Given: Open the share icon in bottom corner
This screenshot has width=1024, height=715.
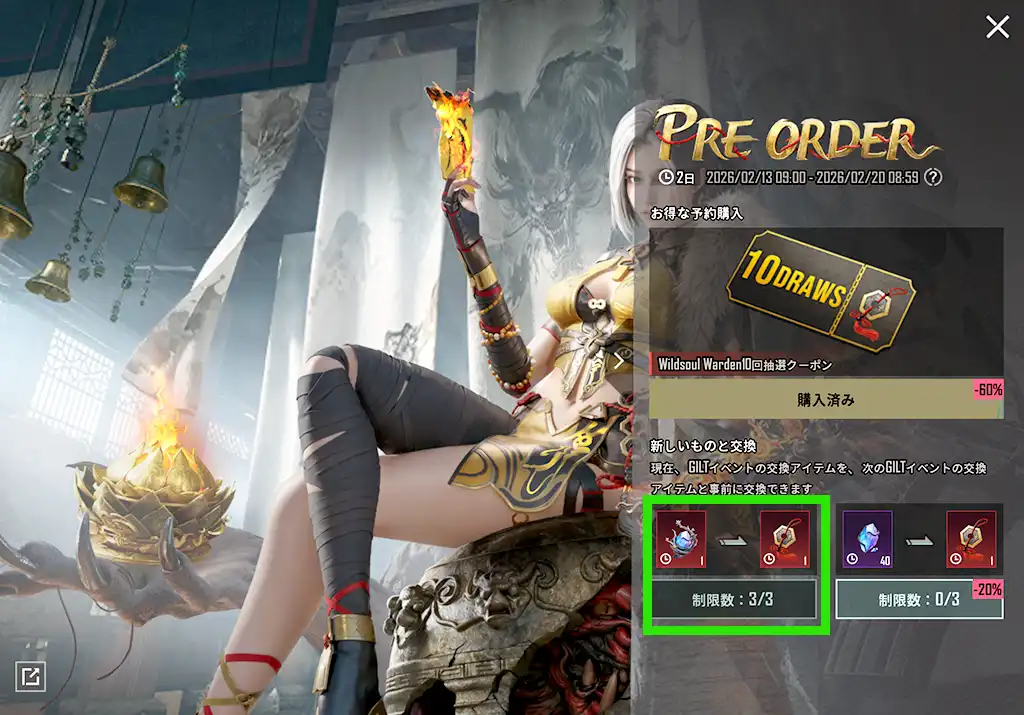Looking at the screenshot, I should pos(30,677).
